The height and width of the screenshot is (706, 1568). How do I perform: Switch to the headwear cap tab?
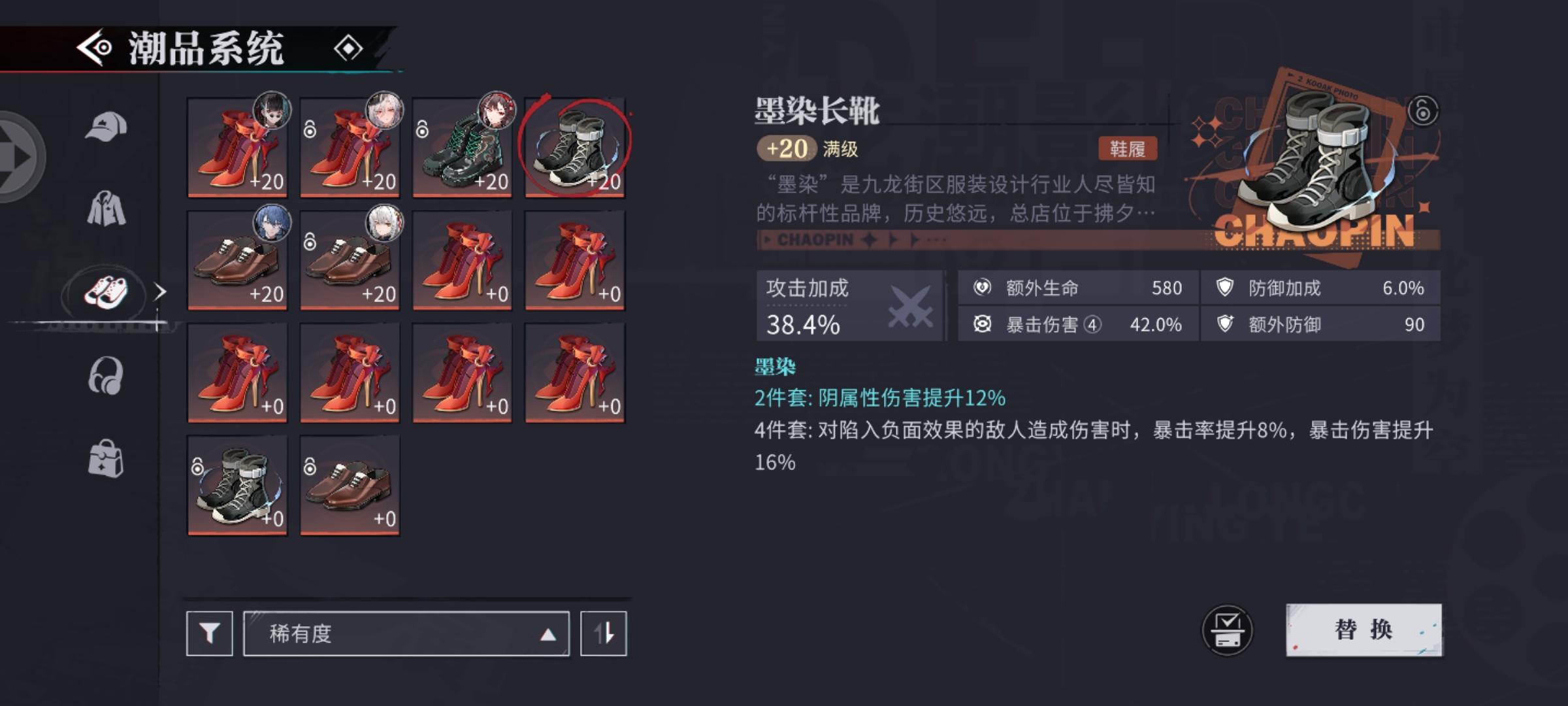(106, 124)
